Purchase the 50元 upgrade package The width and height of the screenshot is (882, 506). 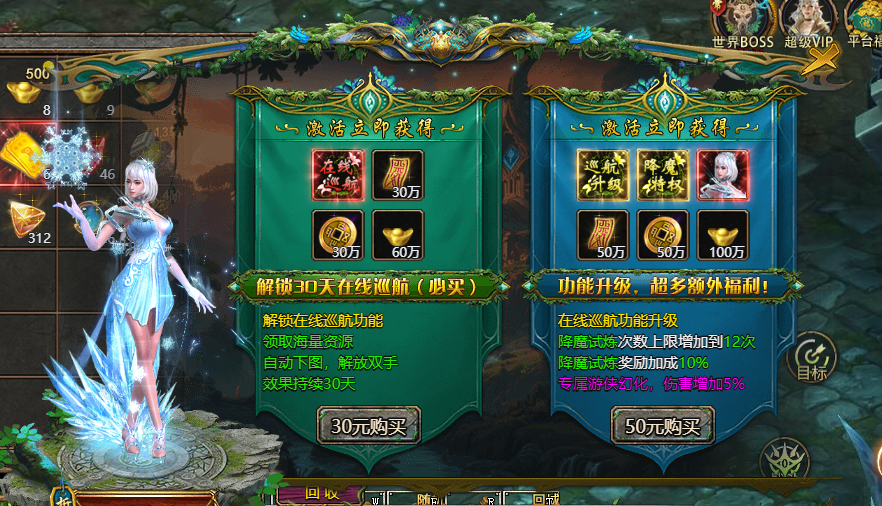(x=663, y=426)
